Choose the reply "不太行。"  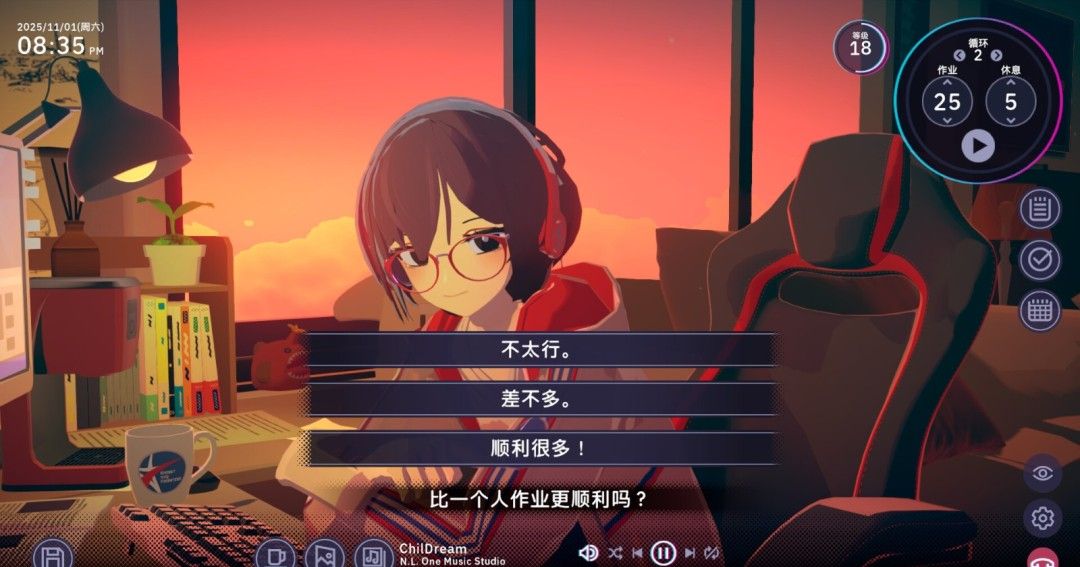click(541, 351)
